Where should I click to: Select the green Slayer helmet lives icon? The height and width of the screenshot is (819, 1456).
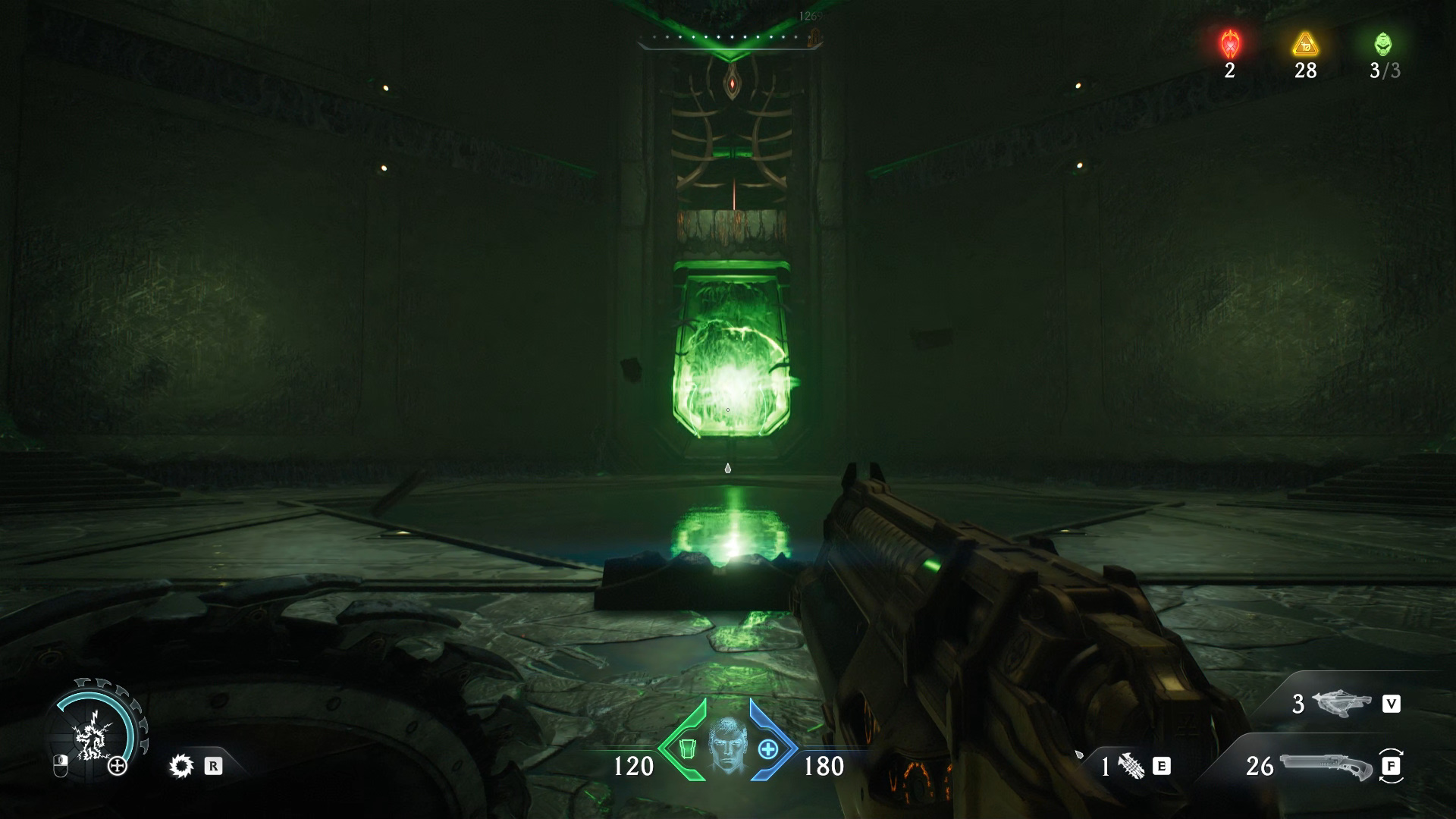[x=1383, y=44]
